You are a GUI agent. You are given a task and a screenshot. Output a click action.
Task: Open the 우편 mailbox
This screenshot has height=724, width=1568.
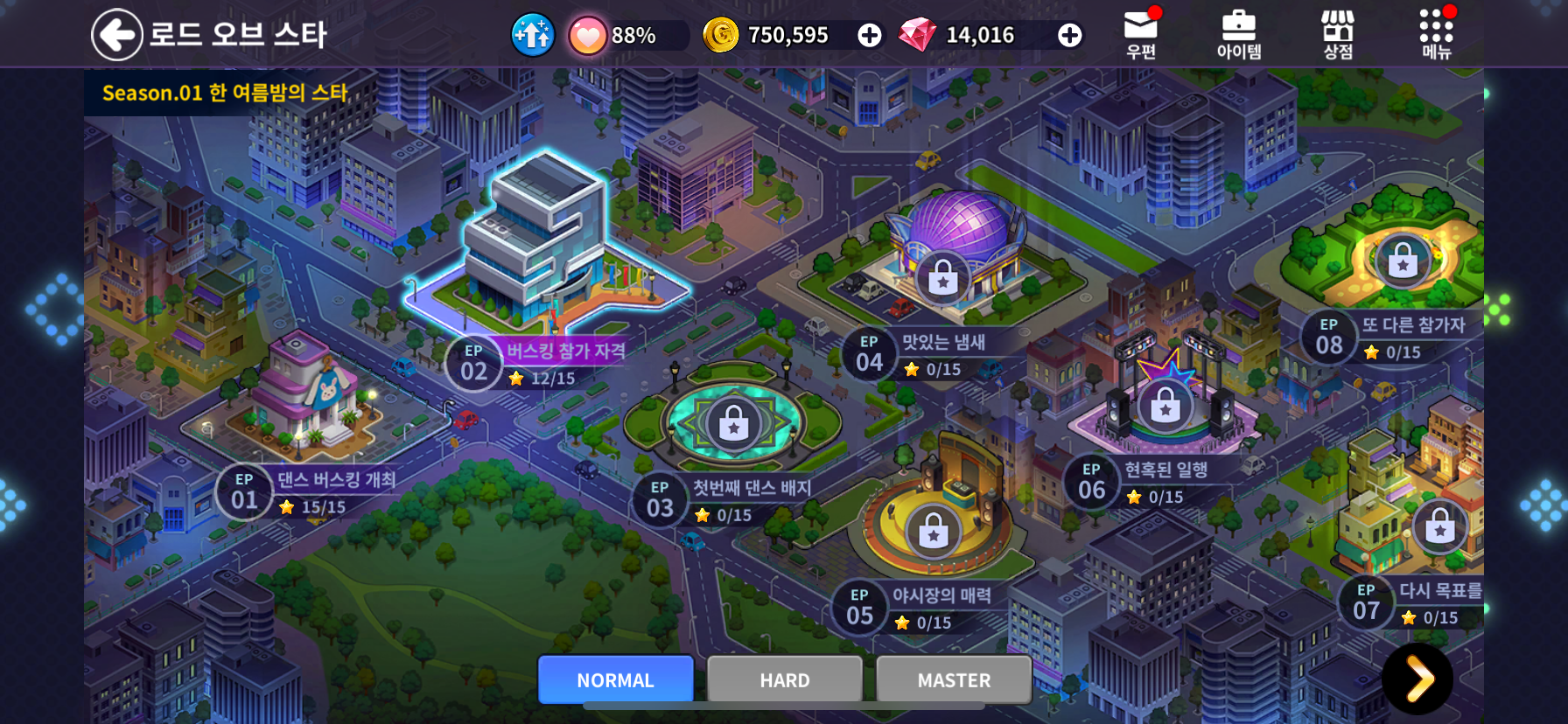click(1141, 35)
